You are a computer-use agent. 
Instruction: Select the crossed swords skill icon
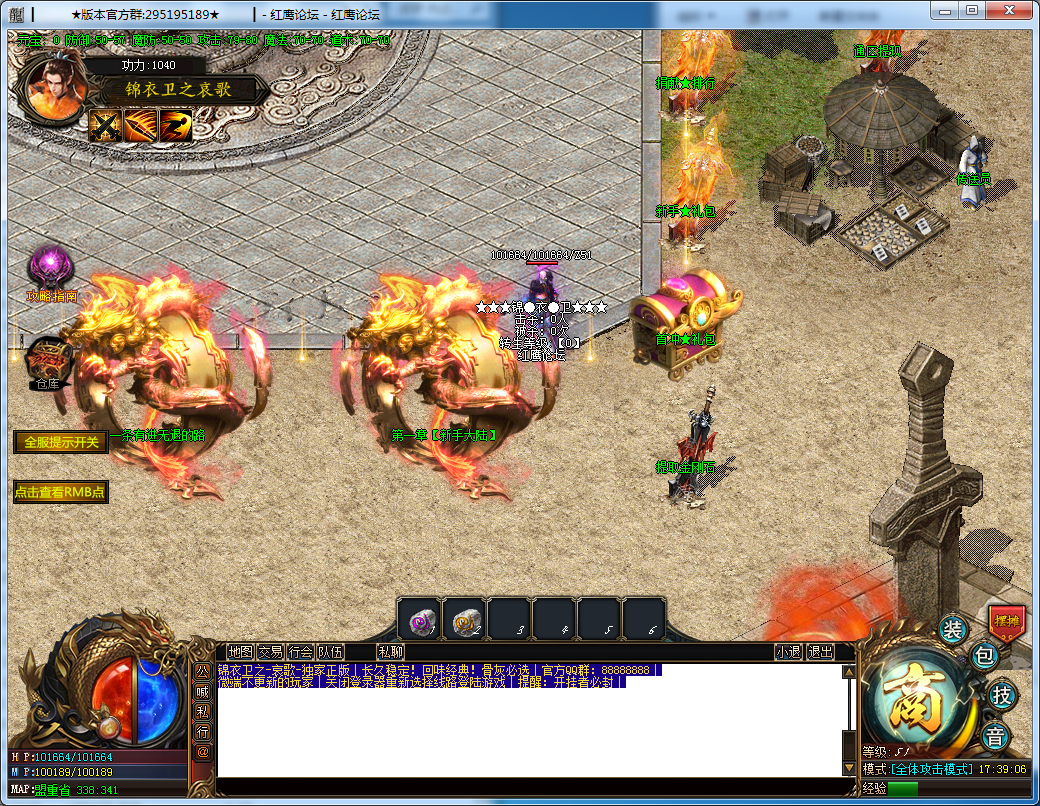[x=105, y=126]
